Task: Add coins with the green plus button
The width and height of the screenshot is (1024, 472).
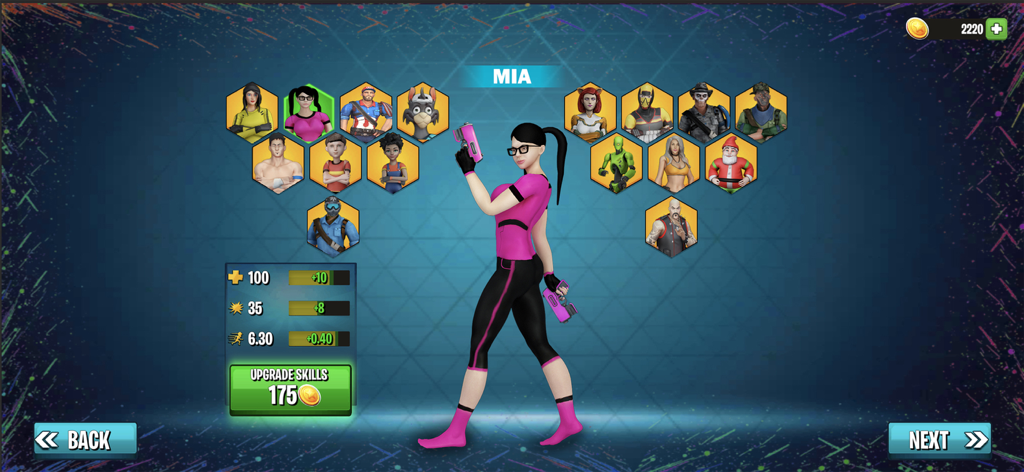Action: [x=996, y=29]
